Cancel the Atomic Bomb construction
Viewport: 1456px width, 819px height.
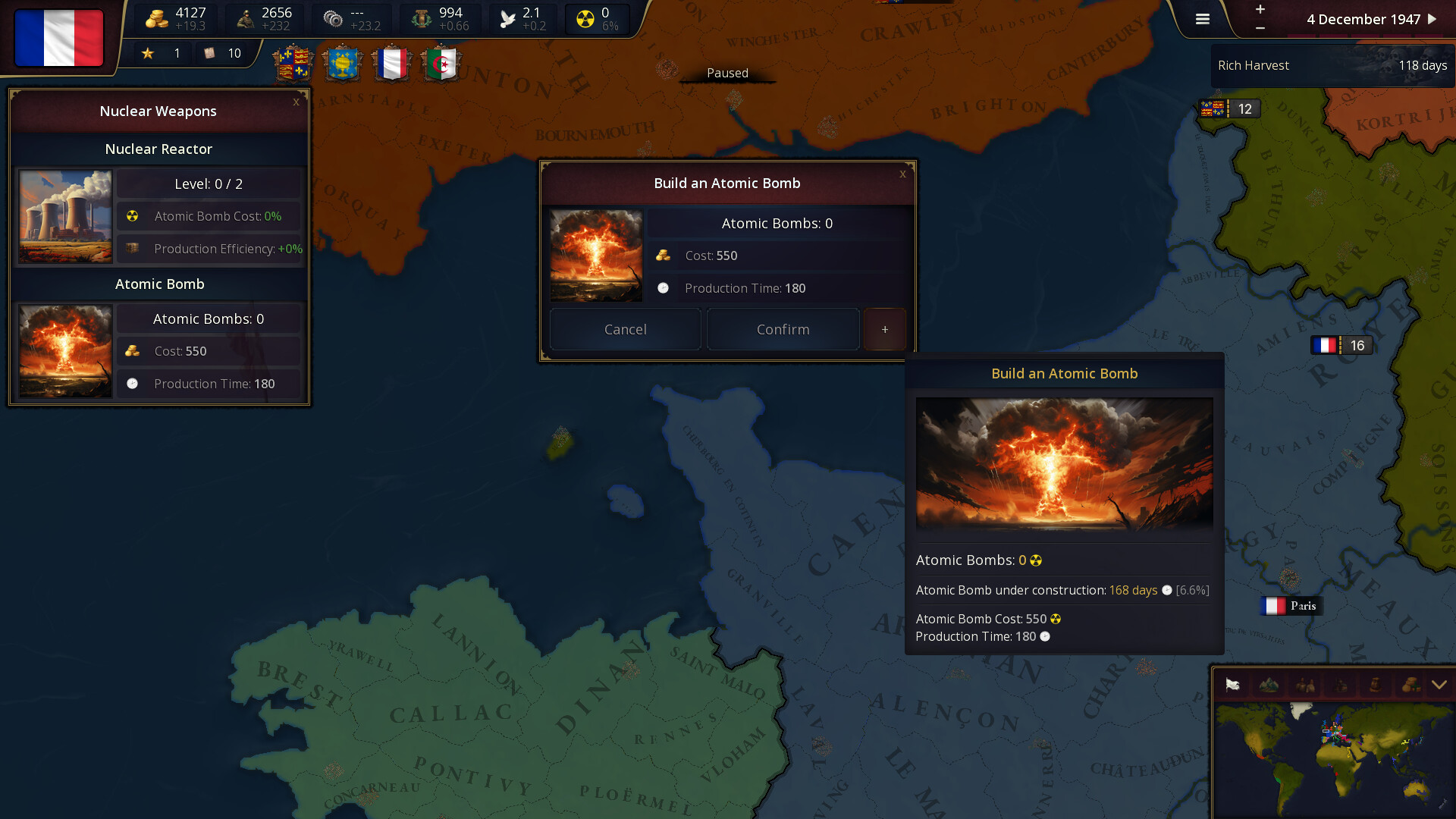pos(625,329)
